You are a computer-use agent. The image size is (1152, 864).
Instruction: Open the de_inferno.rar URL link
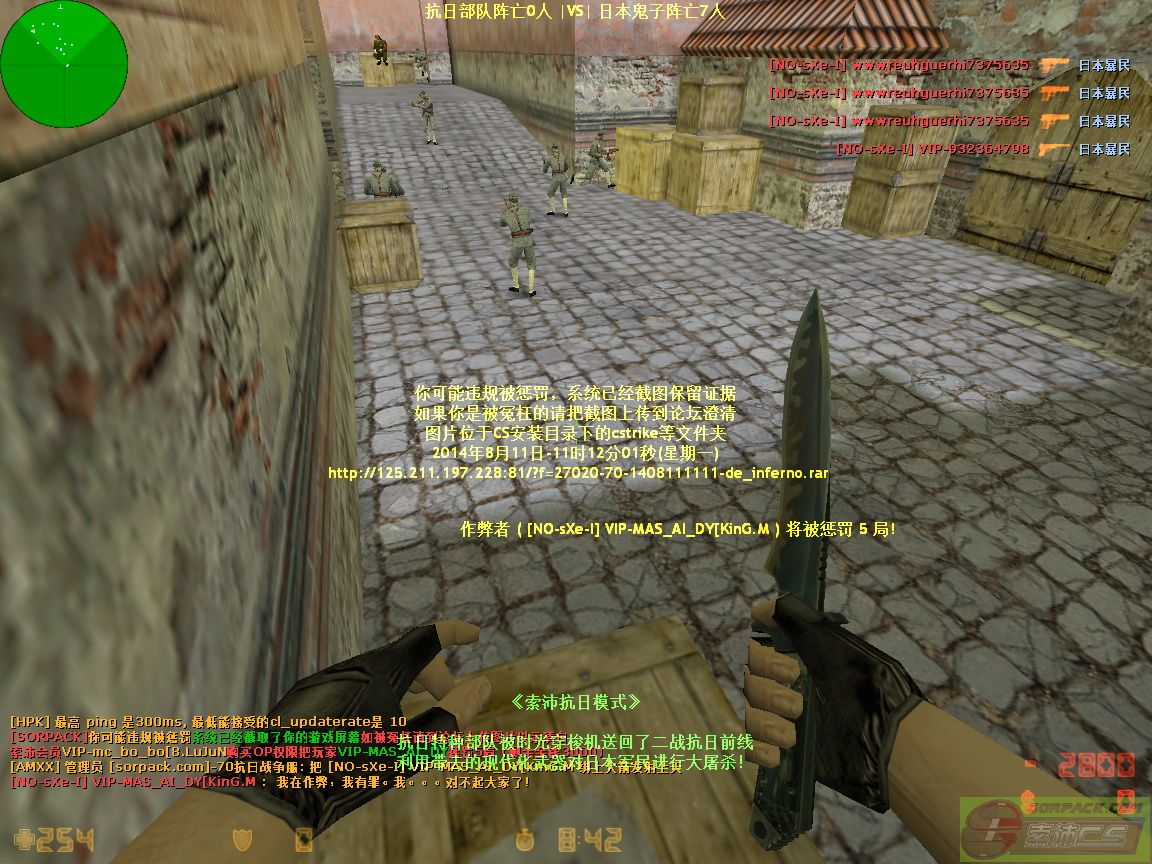pyautogui.click(x=578, y=473)
